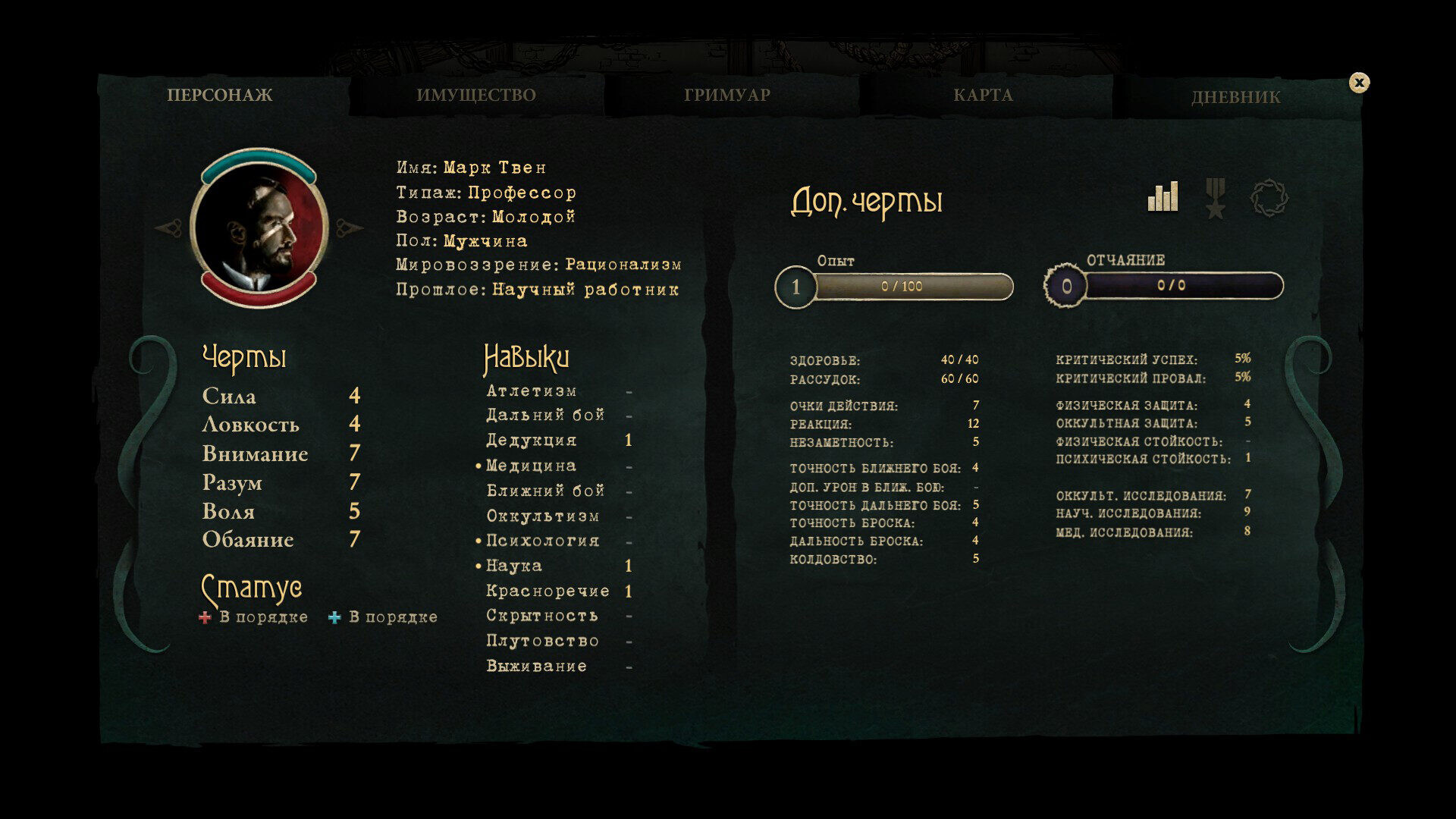Select the Психология skill row
This screenshot has width=1456, height=819.
click(542, 541)
